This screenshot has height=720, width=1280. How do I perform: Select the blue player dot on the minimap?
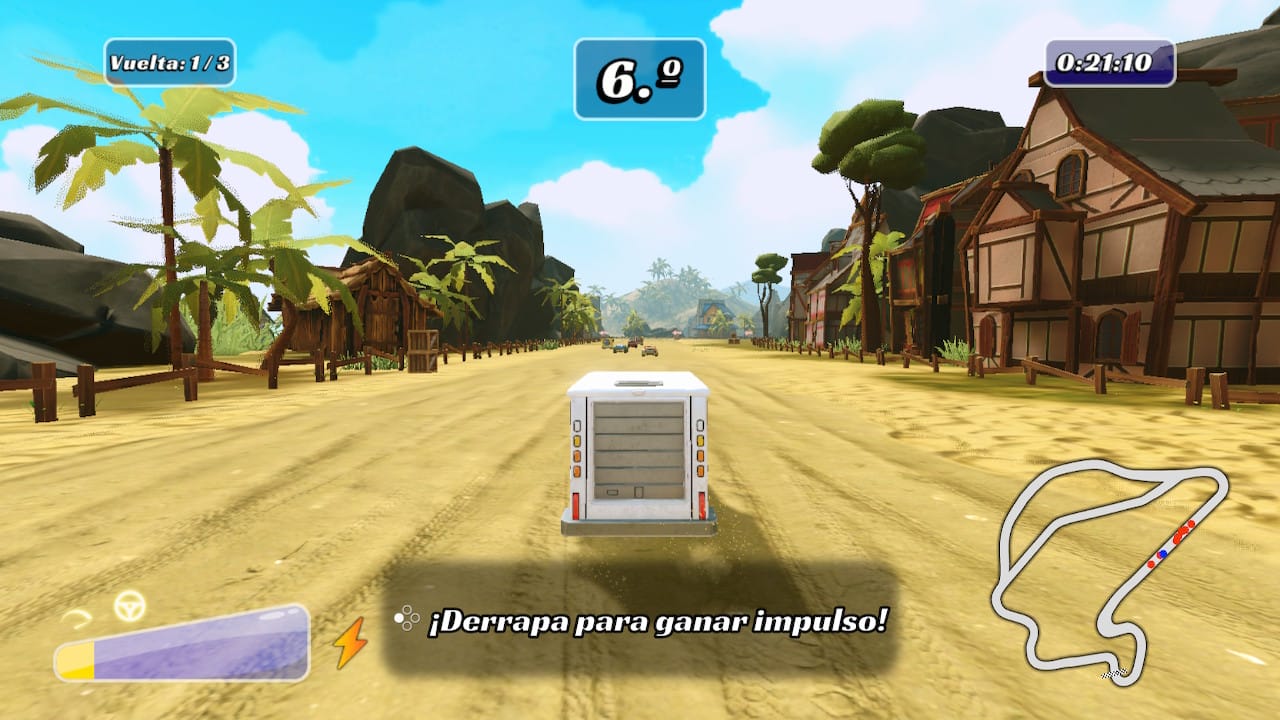tap(1163, 554)
